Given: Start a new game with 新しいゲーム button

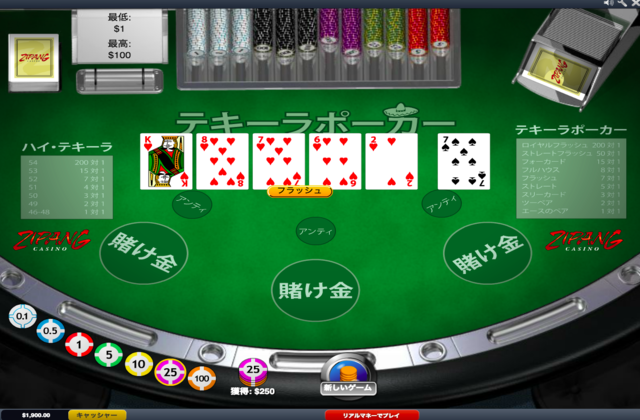Looking at the screenshot, I should coord(347,375).
